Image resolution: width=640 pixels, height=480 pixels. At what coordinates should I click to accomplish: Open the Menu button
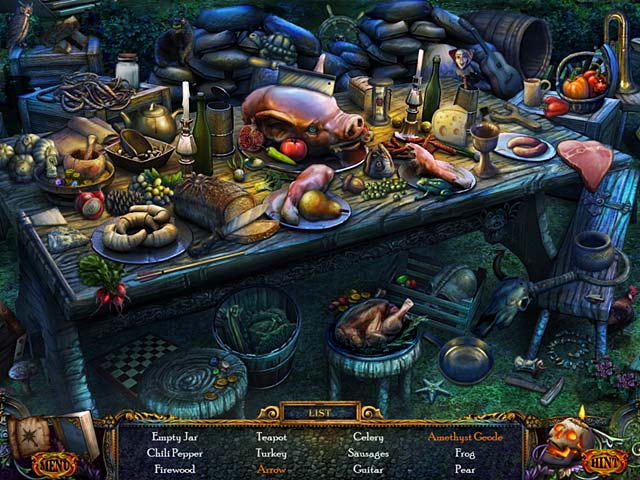(x=53, y=463)
